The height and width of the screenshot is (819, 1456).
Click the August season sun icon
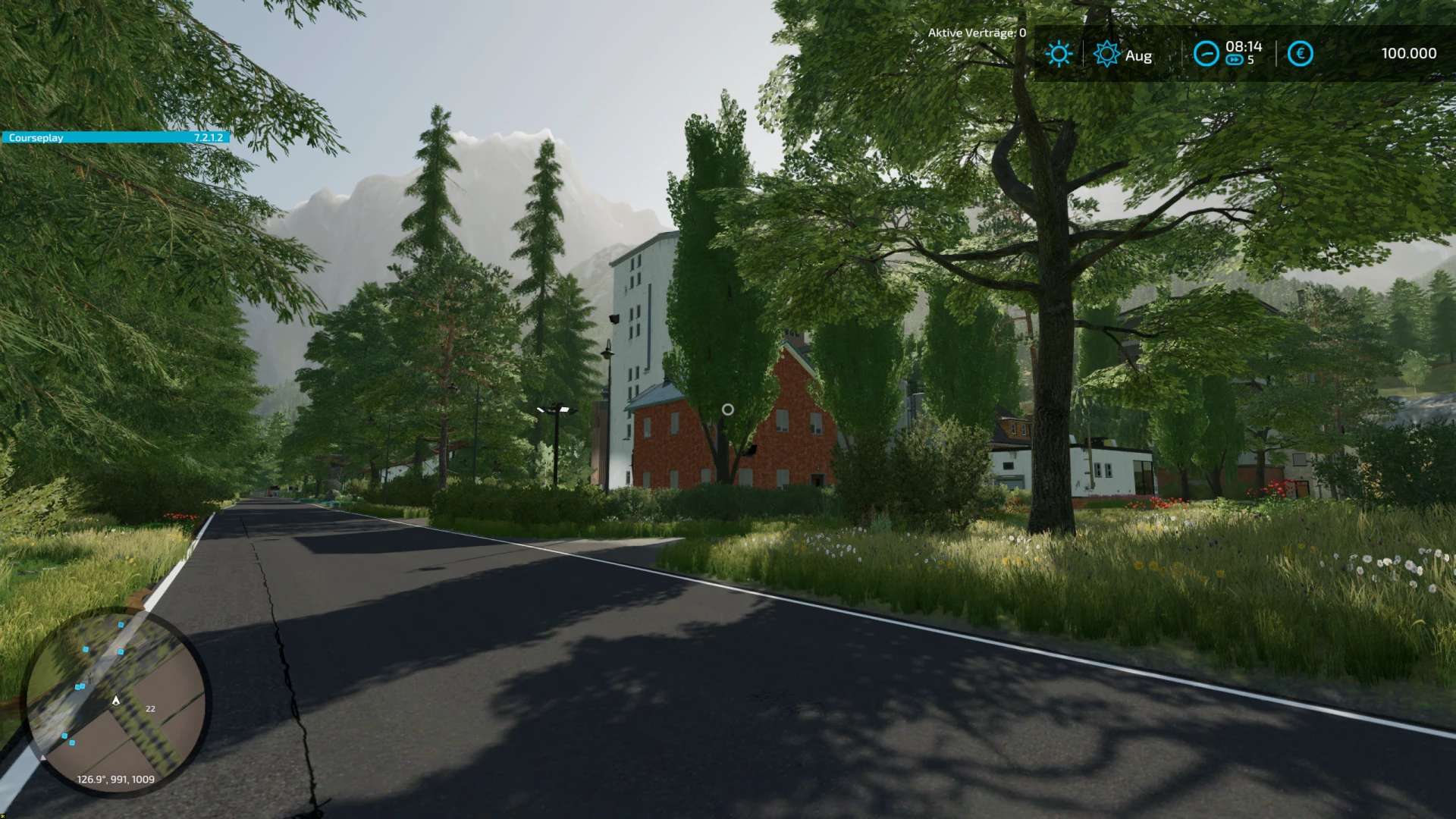point(1106,54)
